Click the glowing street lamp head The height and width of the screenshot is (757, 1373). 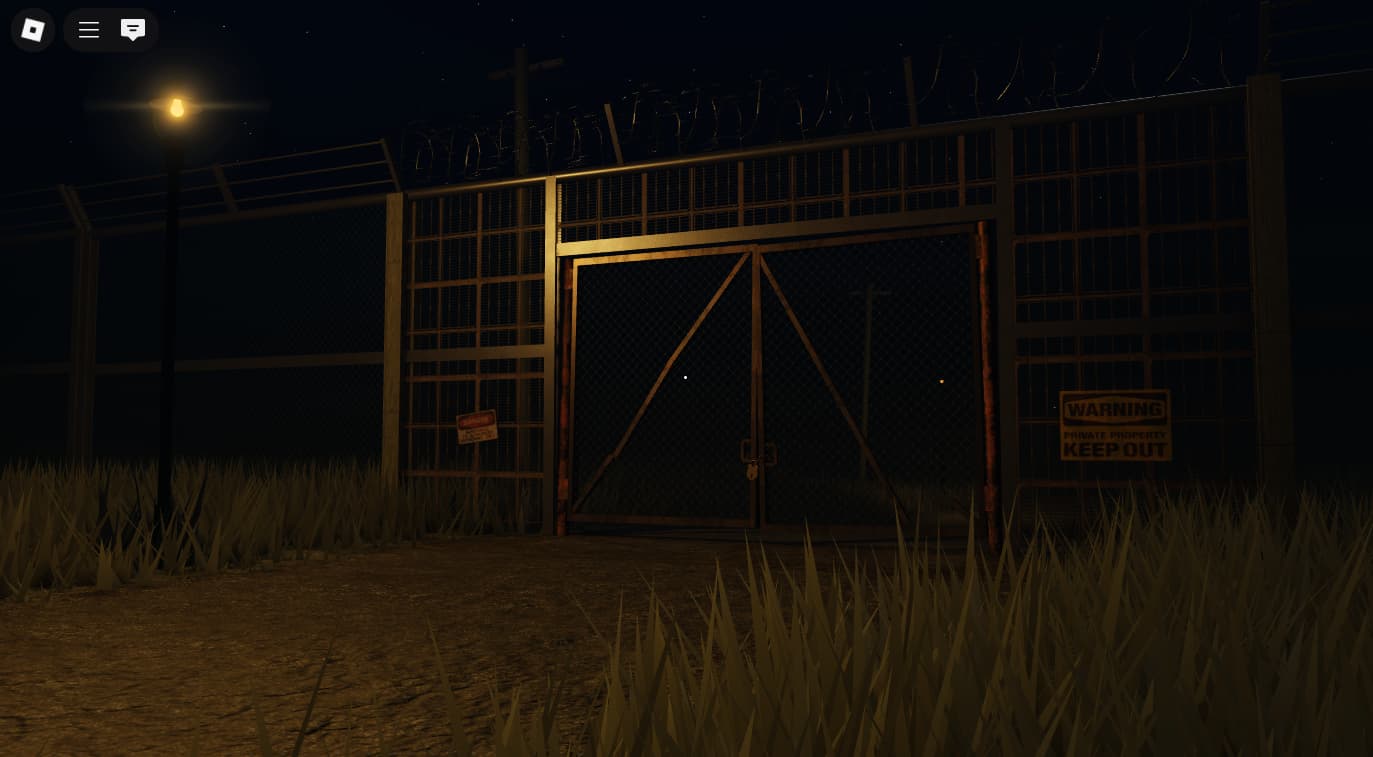coord(177,105)
